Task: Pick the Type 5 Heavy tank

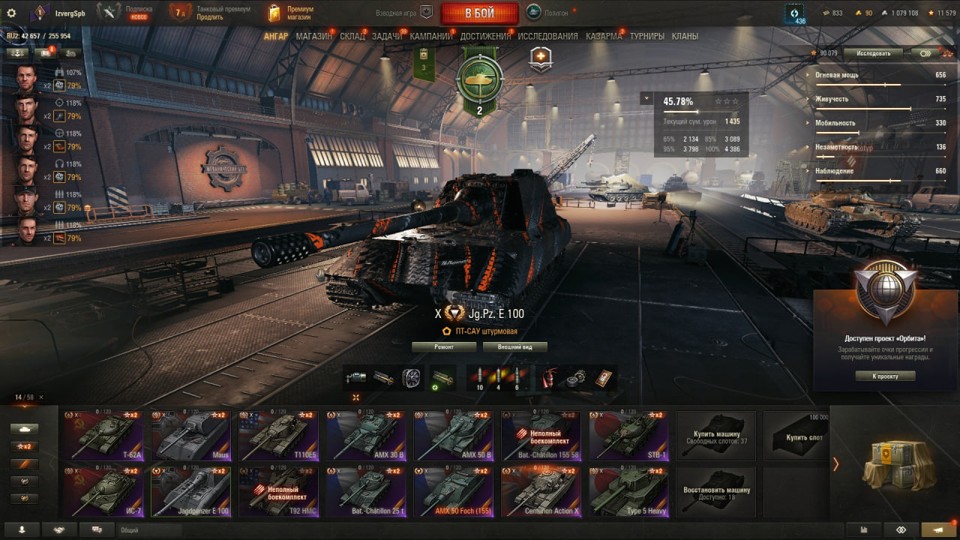Action: click(629, 490)
